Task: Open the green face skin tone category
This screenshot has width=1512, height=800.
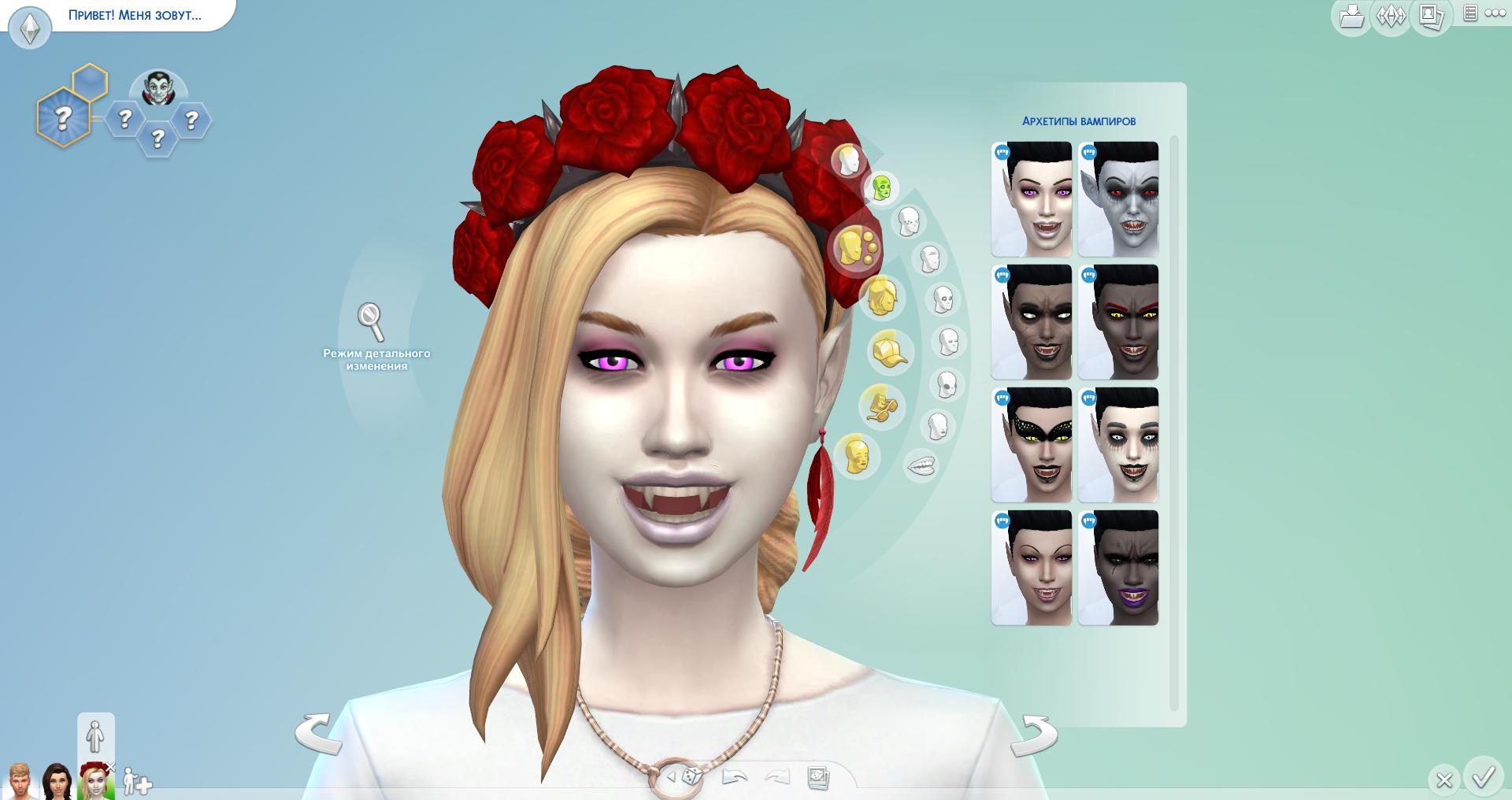Action: pos(882,188)
